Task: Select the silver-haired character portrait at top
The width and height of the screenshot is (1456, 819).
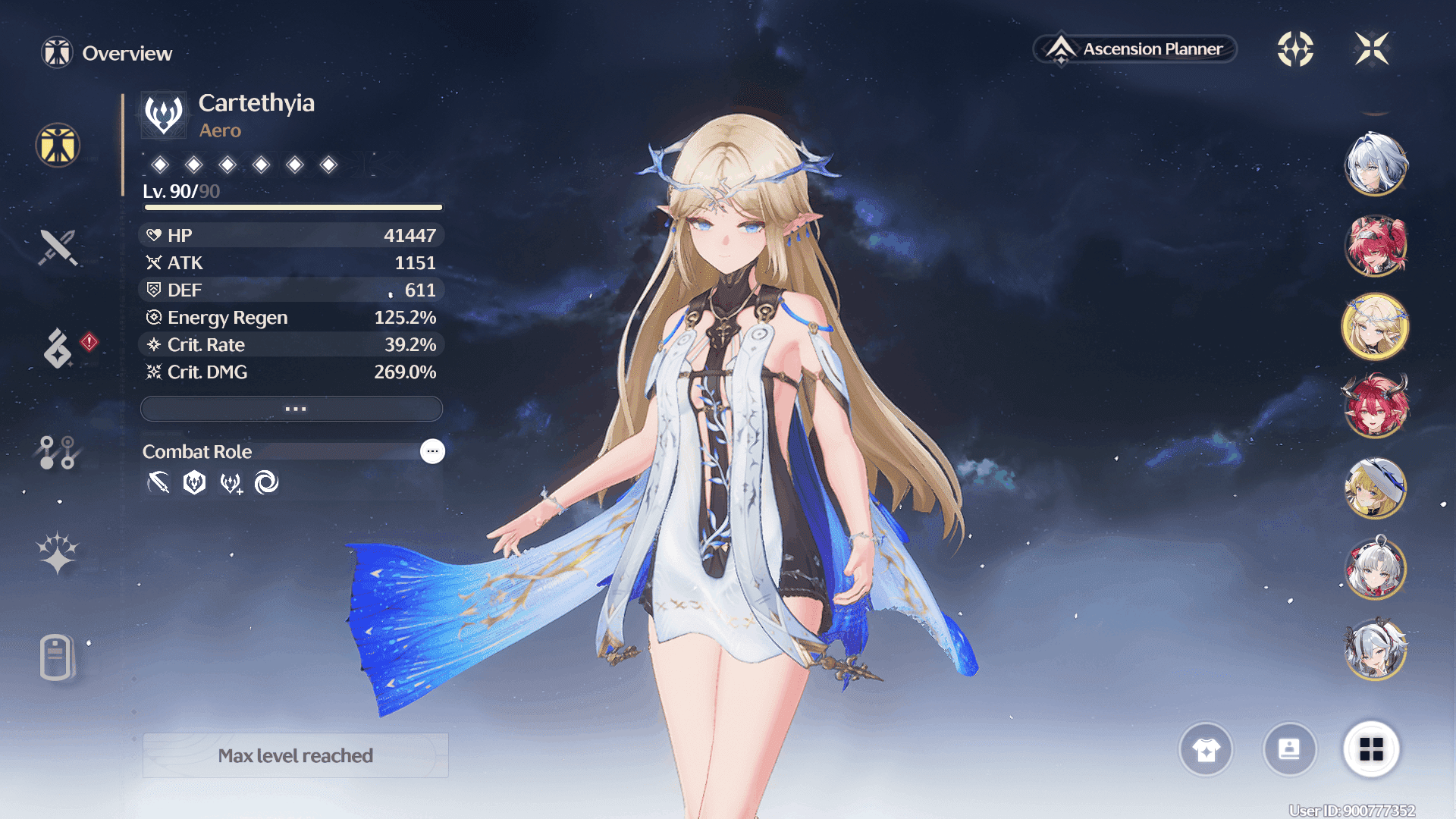Action: (1375, 164)
